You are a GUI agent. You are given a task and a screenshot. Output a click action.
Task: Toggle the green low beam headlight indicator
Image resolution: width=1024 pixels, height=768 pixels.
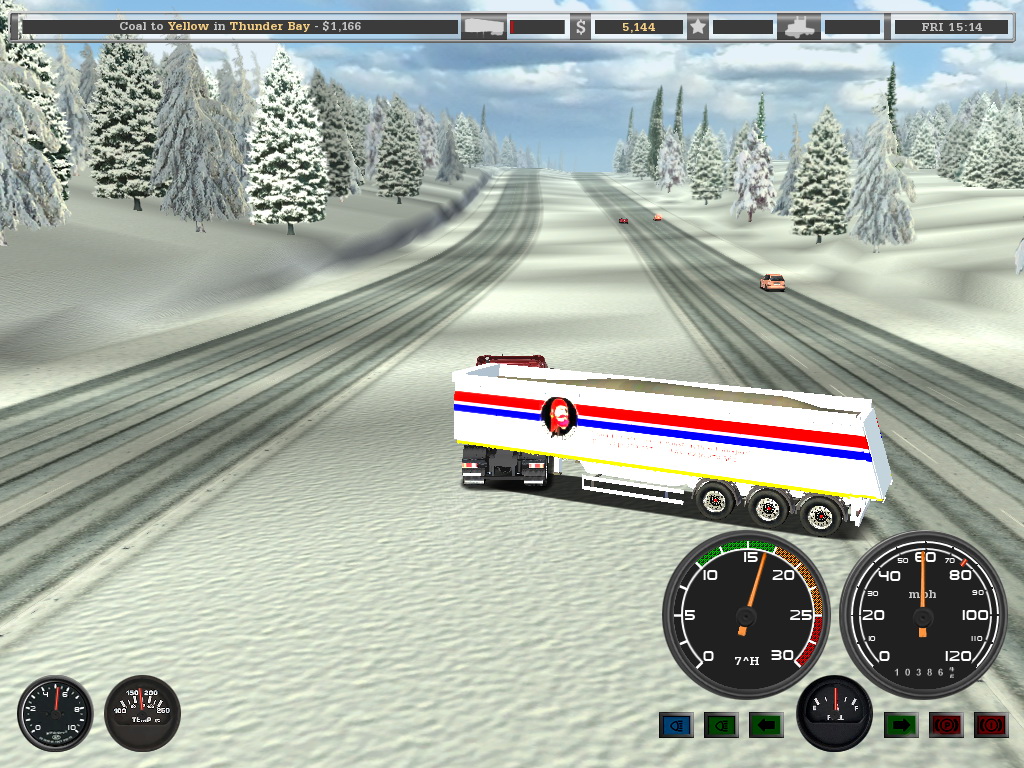721,724
